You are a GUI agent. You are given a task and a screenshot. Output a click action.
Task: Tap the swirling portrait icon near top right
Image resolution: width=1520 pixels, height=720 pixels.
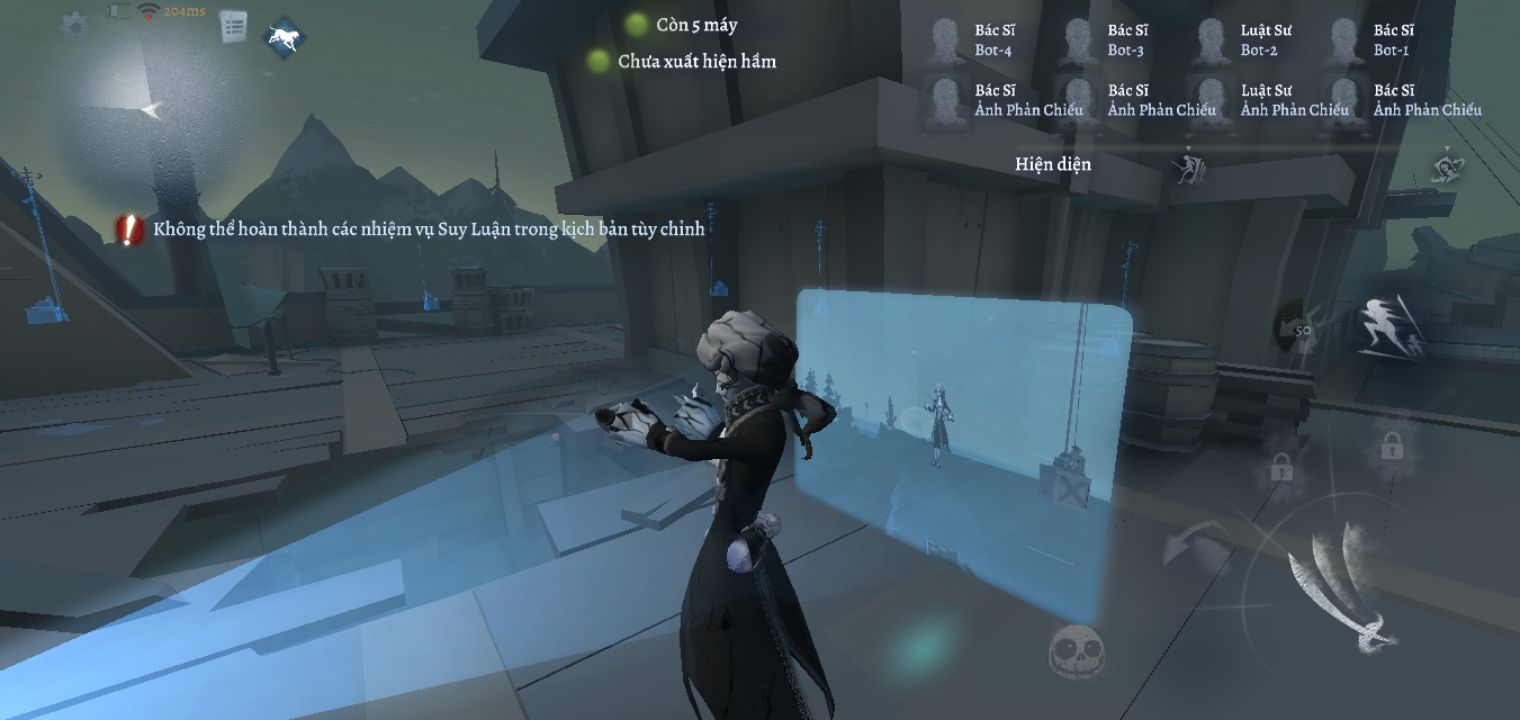tap(1446, 167)
